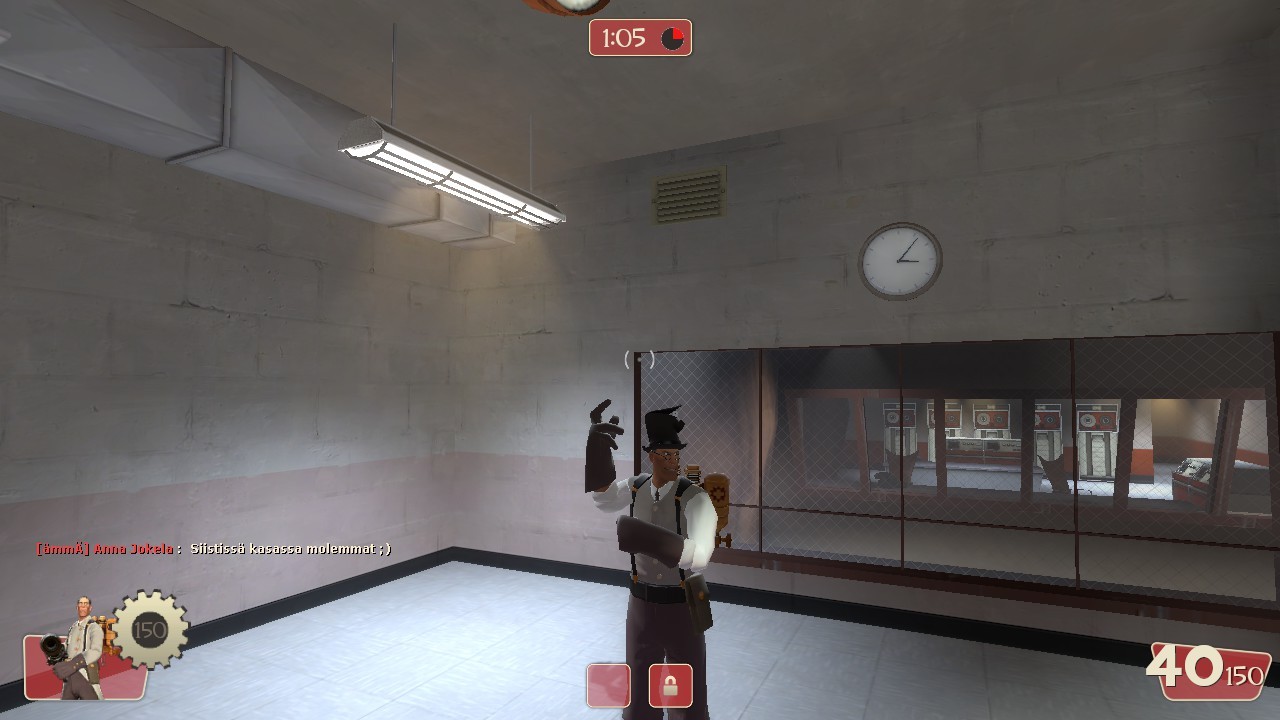Click the pie-style time remaining indicator
Image resolution: width=1280 pixels, height=720 pixels.
672,38
